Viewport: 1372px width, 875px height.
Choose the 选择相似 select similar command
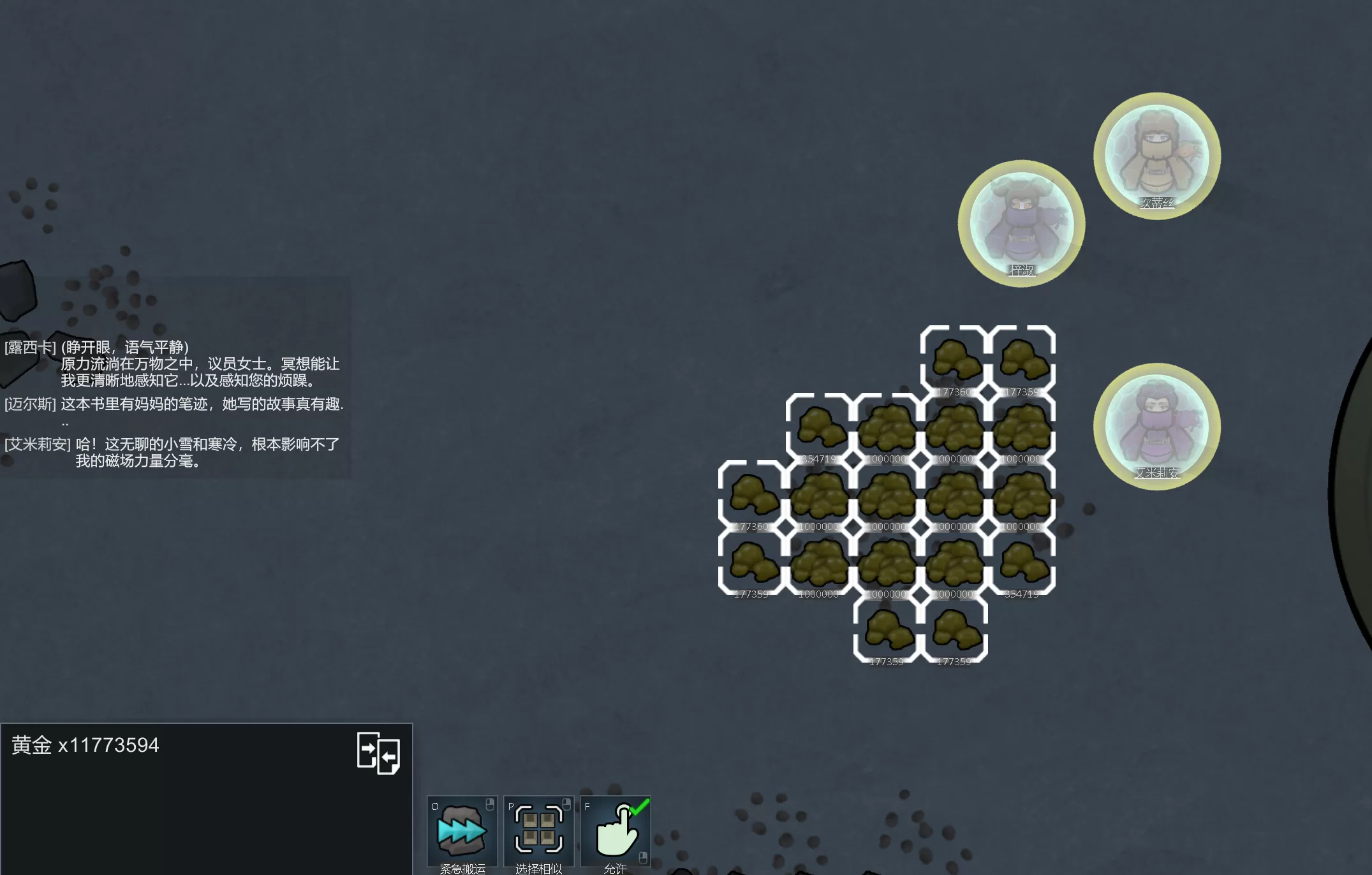[538, 831]
